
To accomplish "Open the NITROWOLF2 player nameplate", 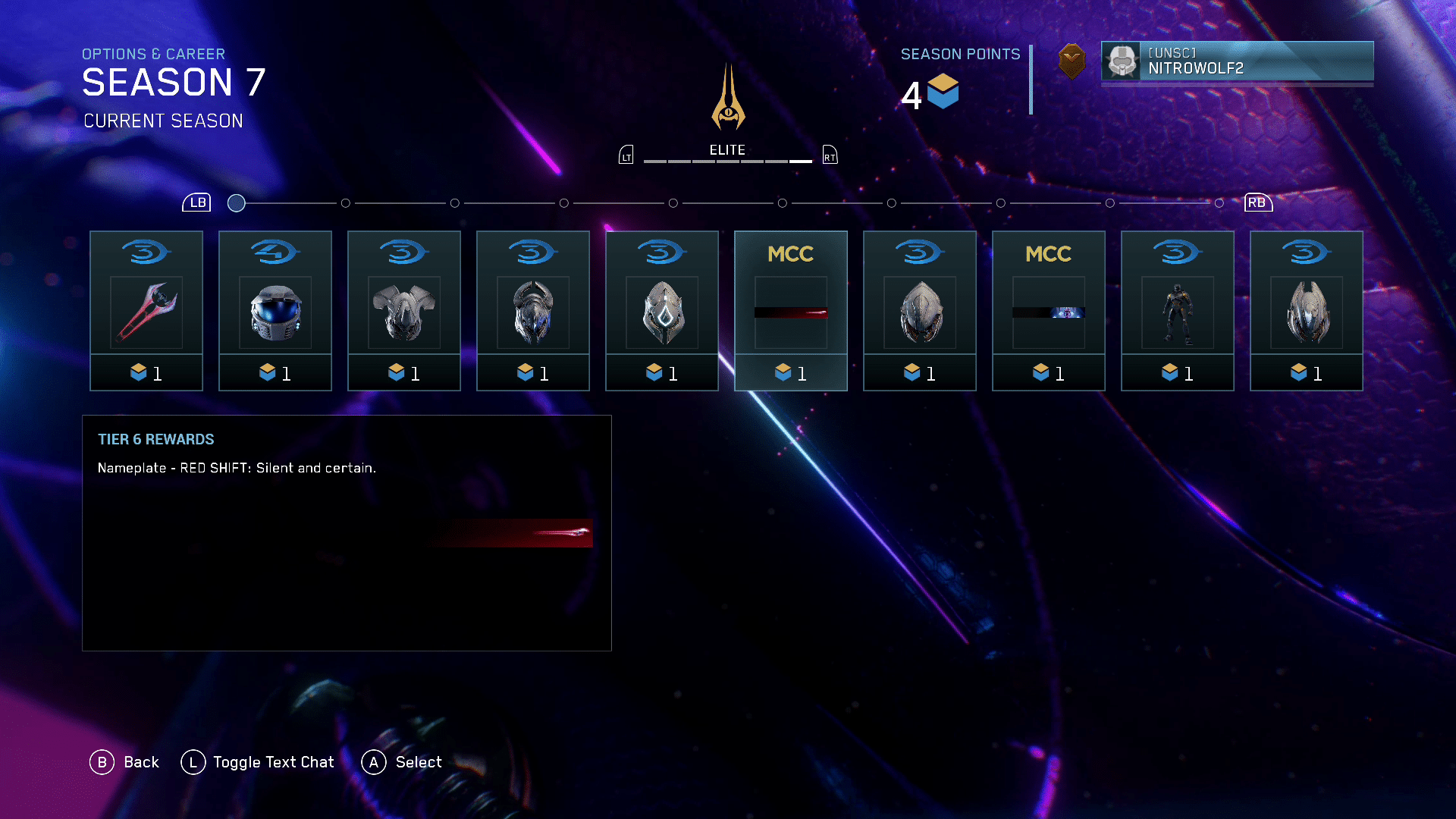I will pyautogui.click(x=1237, y=61).
